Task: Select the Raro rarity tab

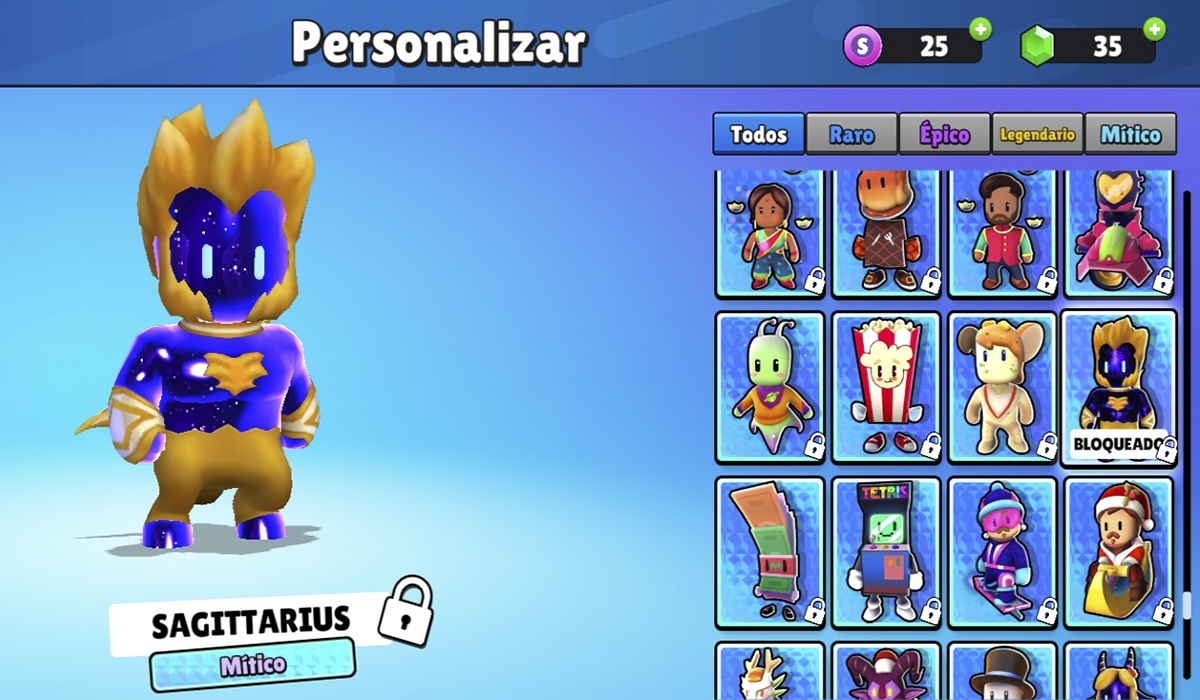Action: (851, 134)
